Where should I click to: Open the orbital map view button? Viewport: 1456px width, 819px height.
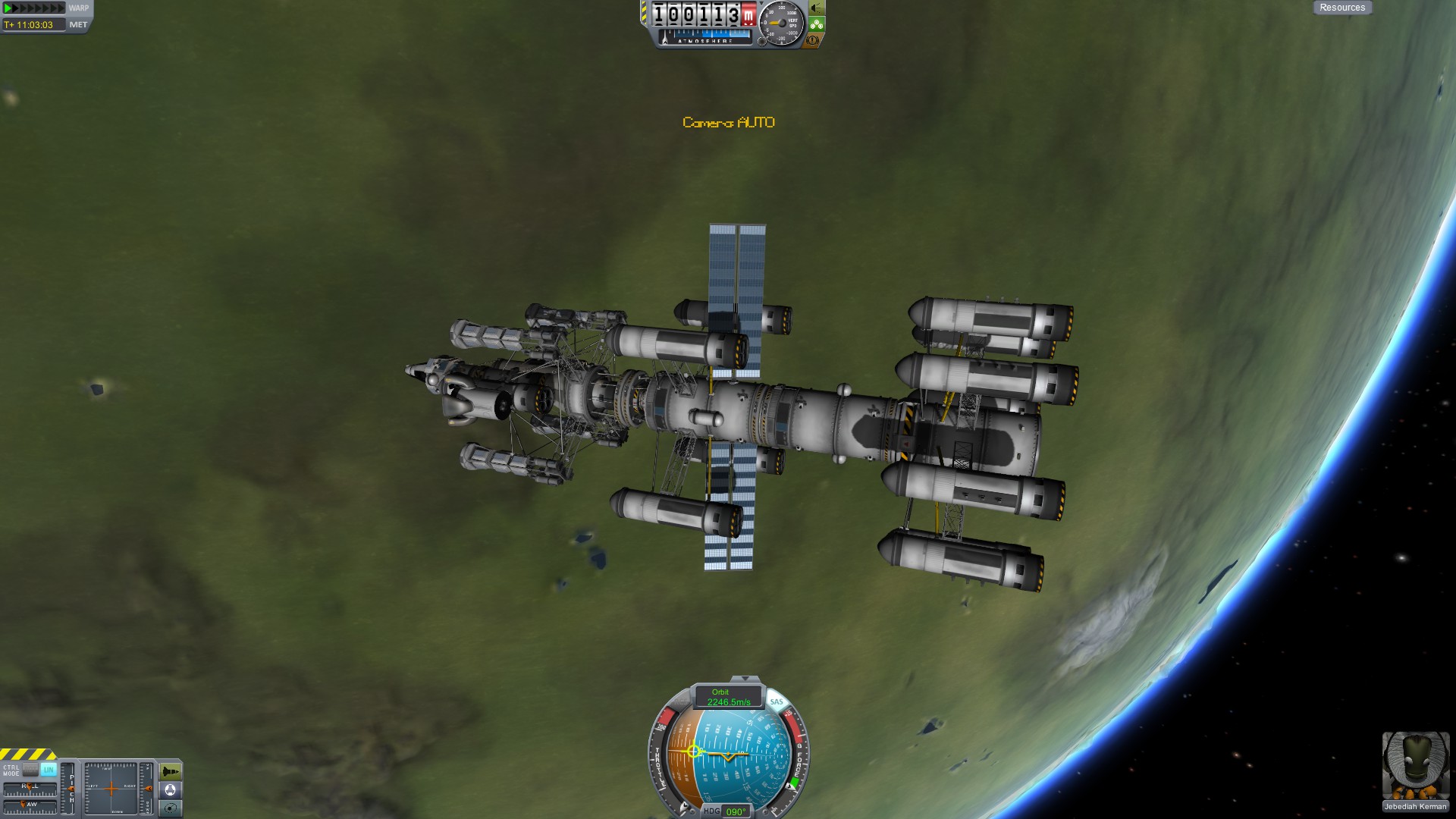(x=171, y=808)
